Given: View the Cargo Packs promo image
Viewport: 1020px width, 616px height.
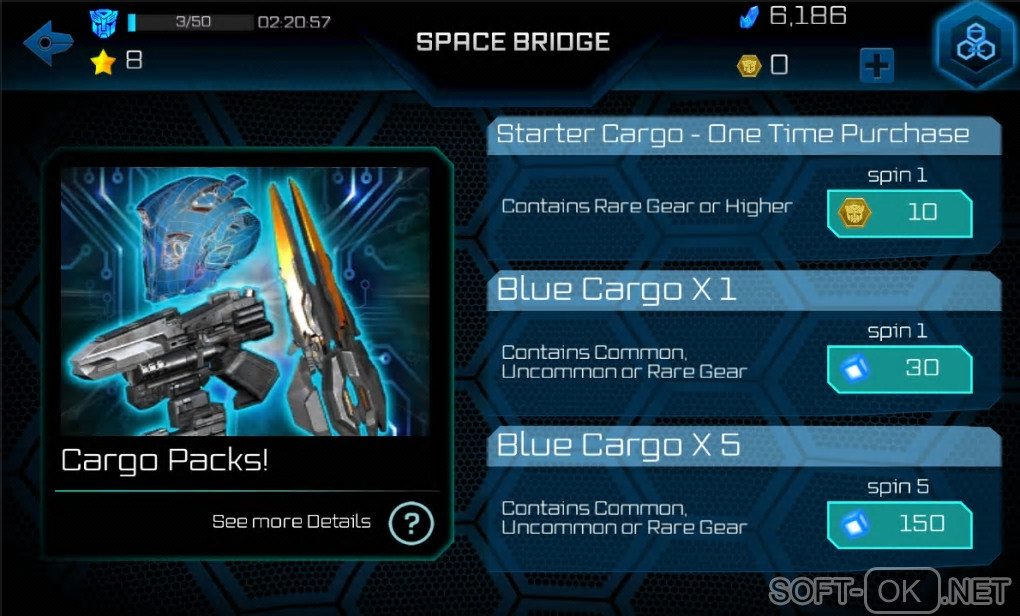Looking at the screenshot, I should tap(245, 301).
